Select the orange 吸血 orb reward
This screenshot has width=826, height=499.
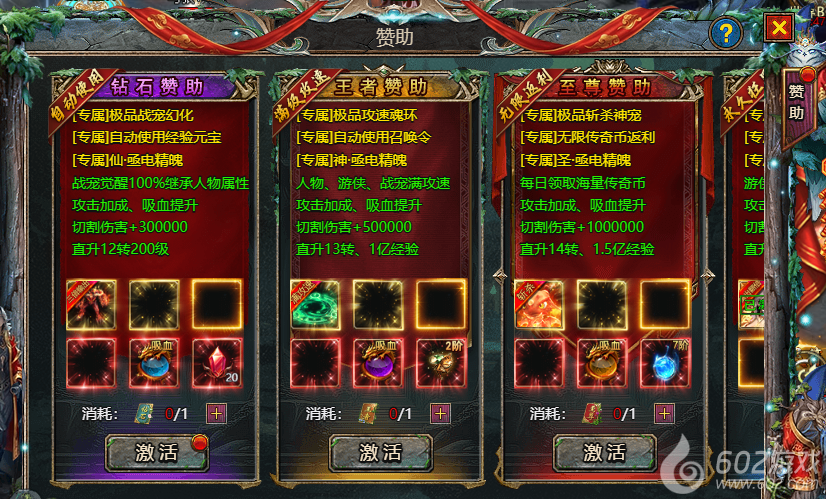pos(602,363)
